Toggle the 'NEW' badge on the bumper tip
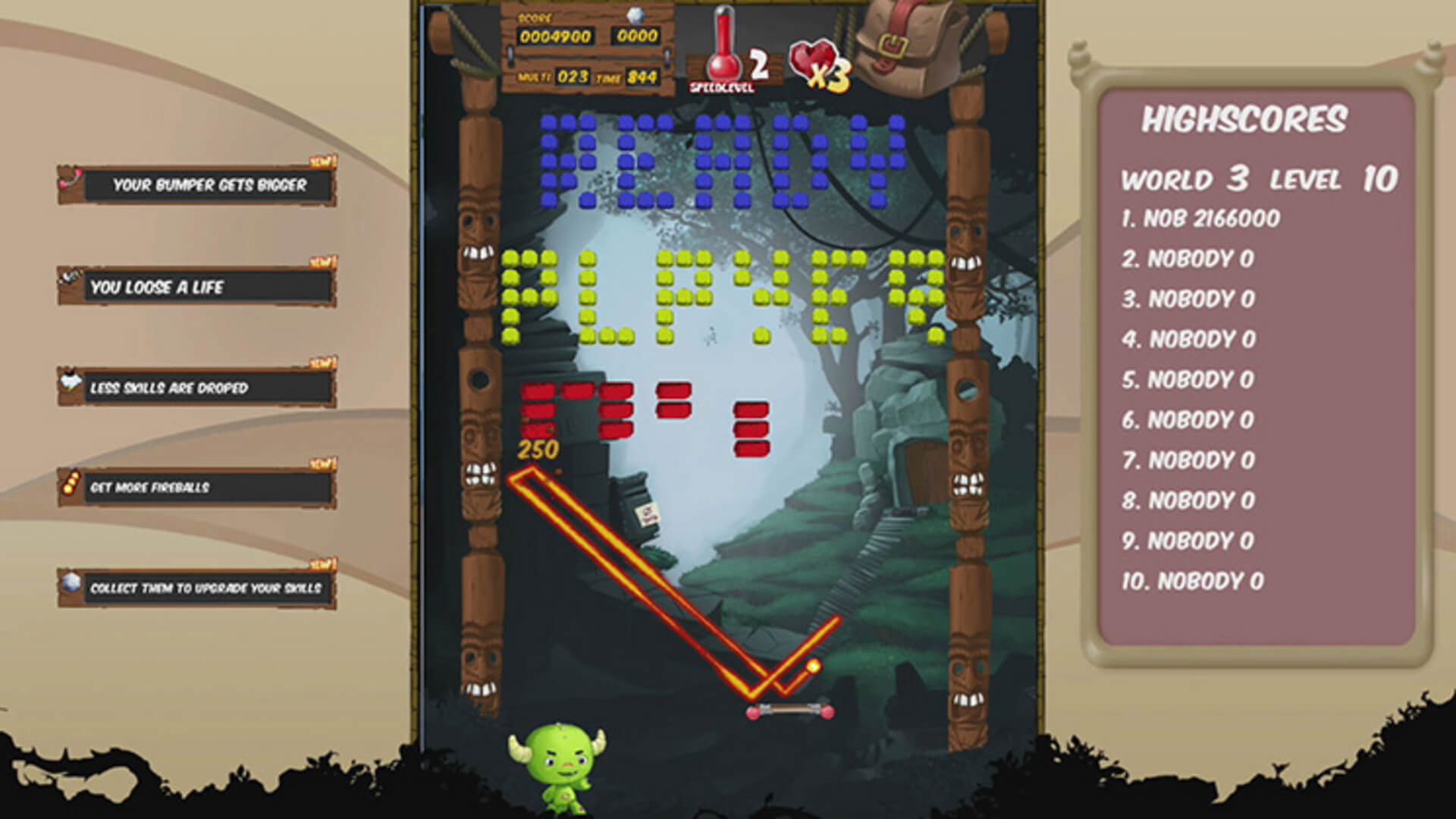This screenshot has height=819, width=1456. coord(322,161)
